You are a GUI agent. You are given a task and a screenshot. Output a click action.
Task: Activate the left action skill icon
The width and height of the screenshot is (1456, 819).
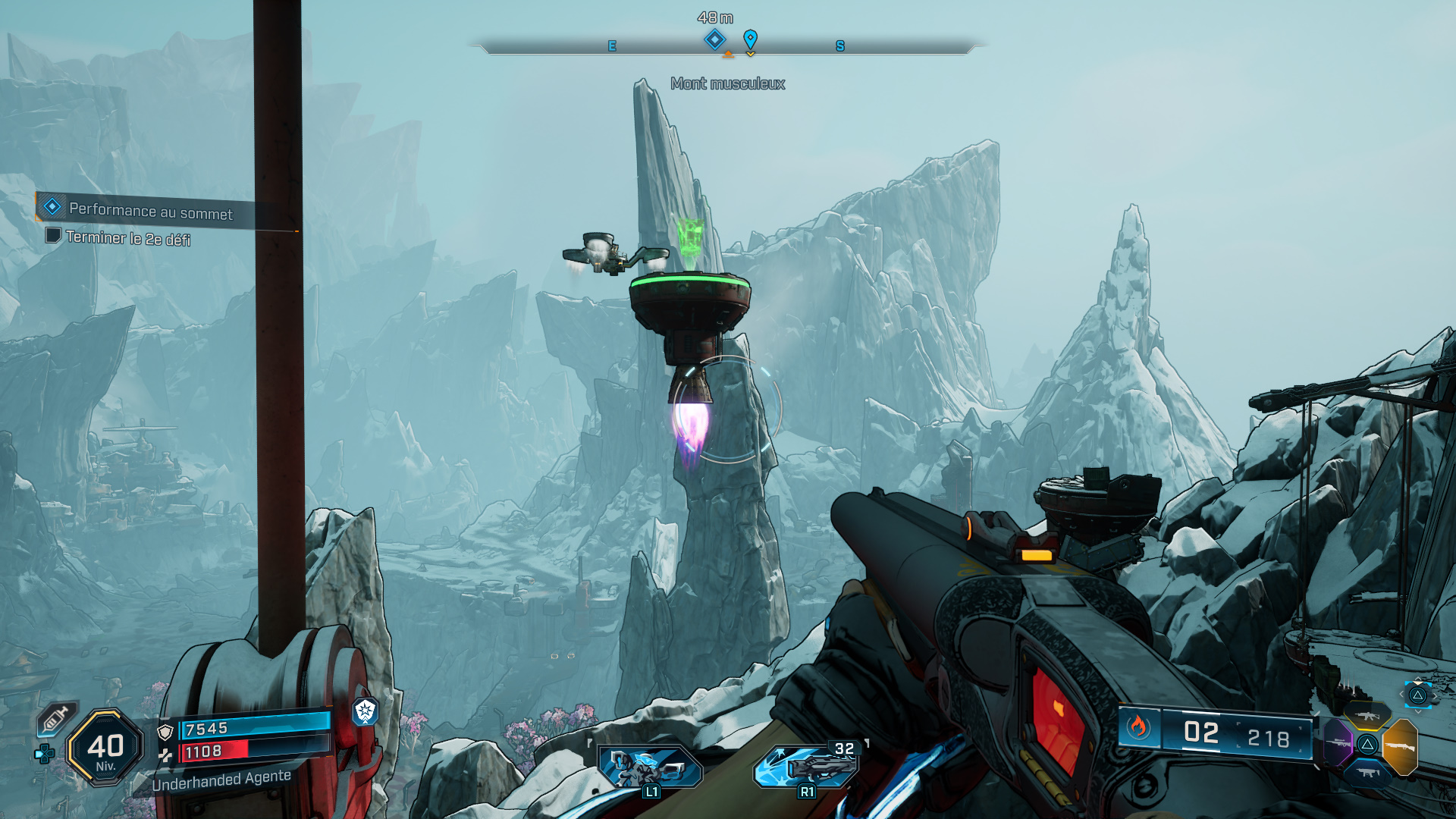pos(650,766)
